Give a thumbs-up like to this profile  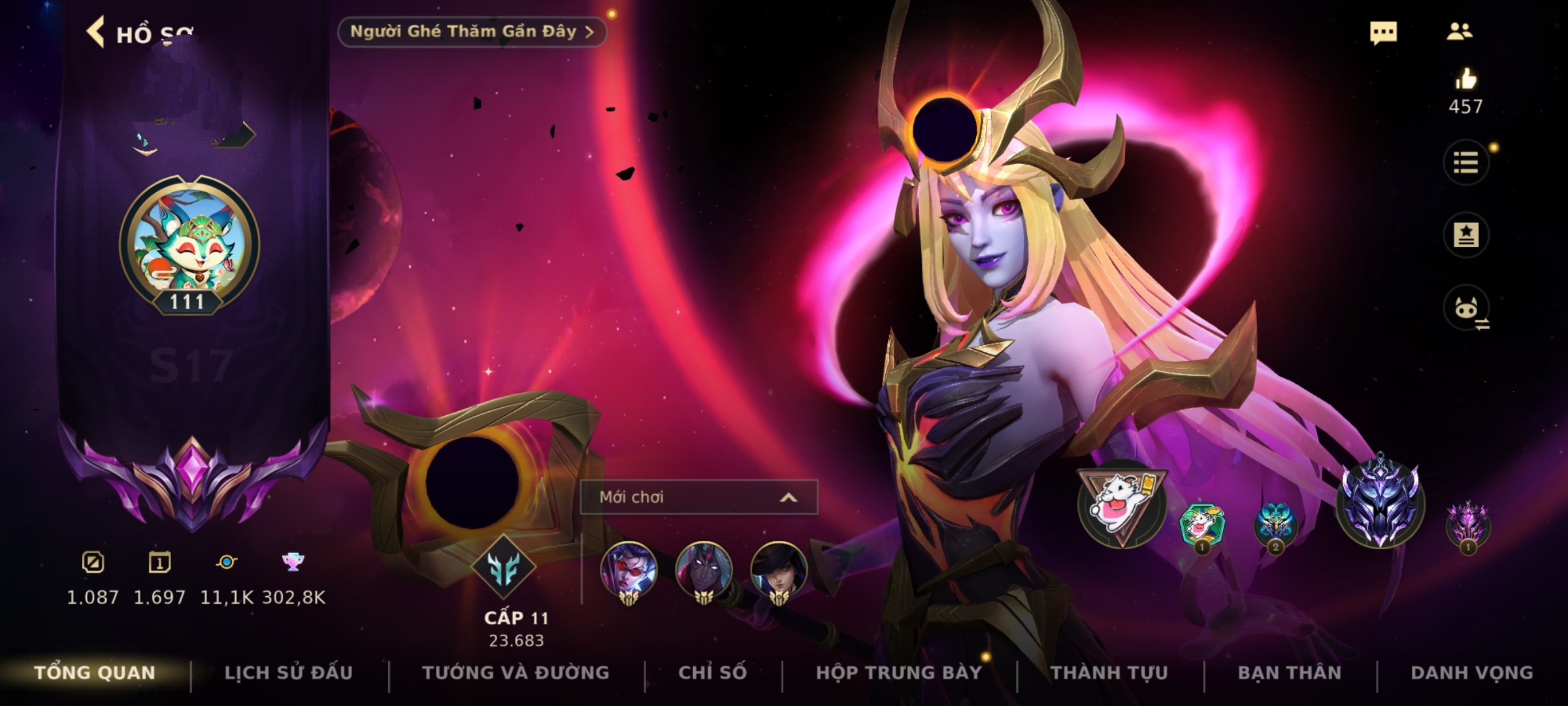[1465, 80]
